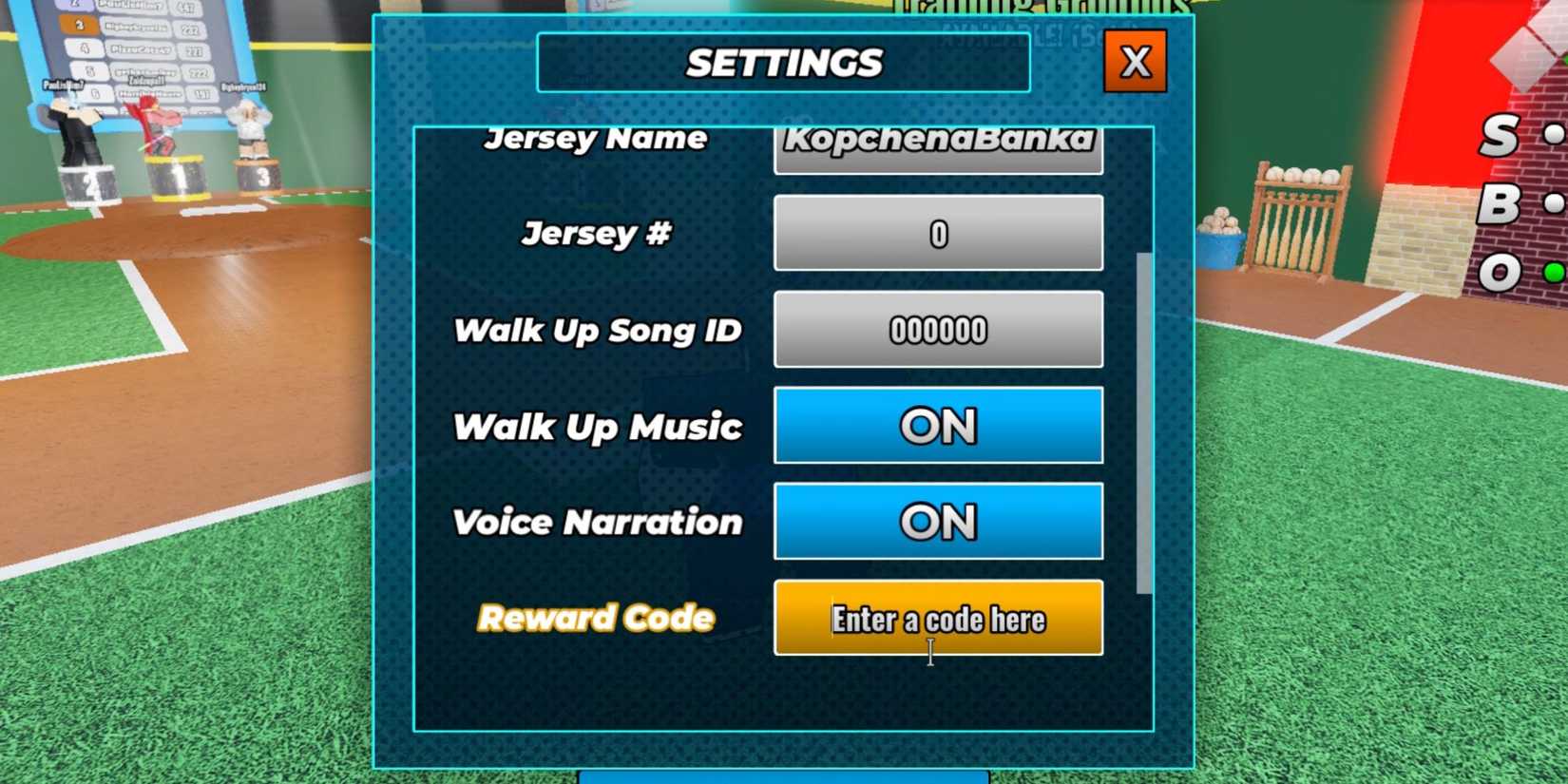Image resolution: width=1568 pixels, height=784 pixels.
Task: Click the outs 'O' indicator
Action: pos(1501,272)
